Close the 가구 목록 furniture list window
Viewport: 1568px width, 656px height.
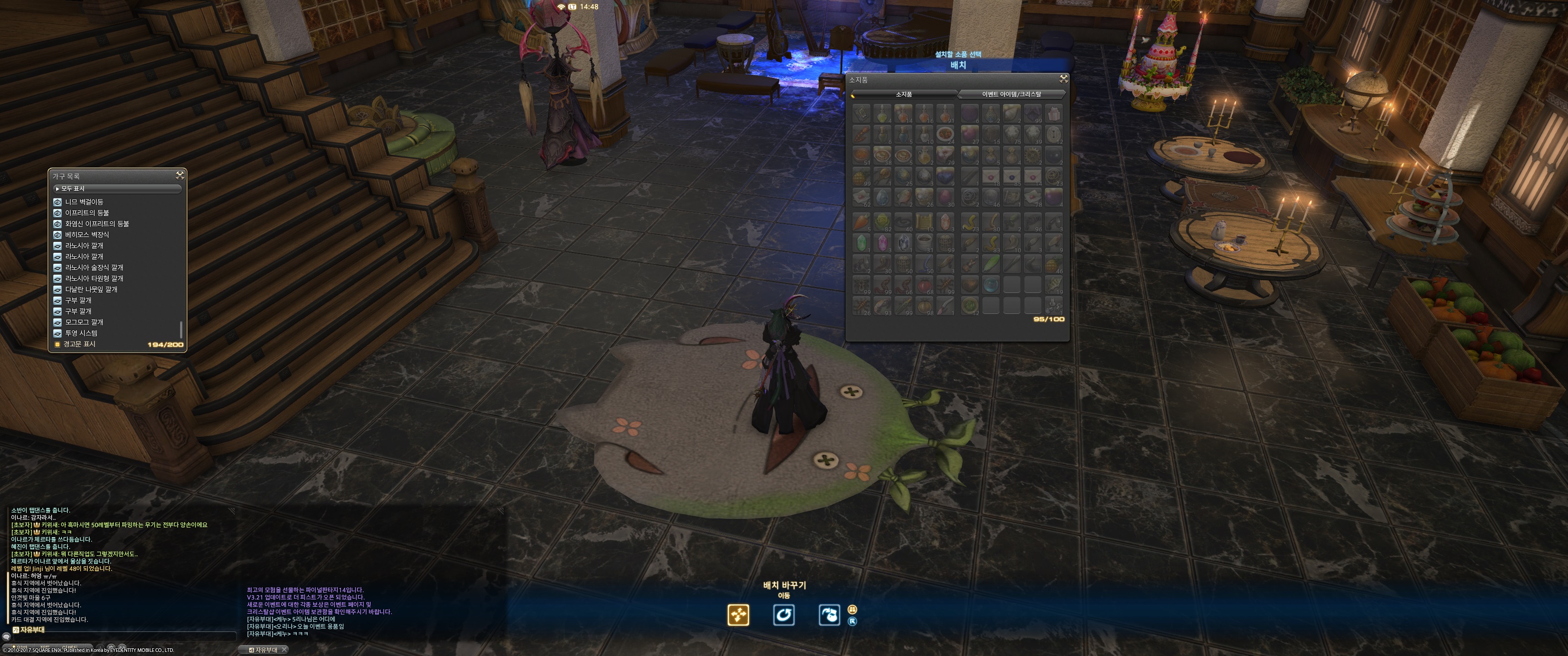[x=180, y=175]
